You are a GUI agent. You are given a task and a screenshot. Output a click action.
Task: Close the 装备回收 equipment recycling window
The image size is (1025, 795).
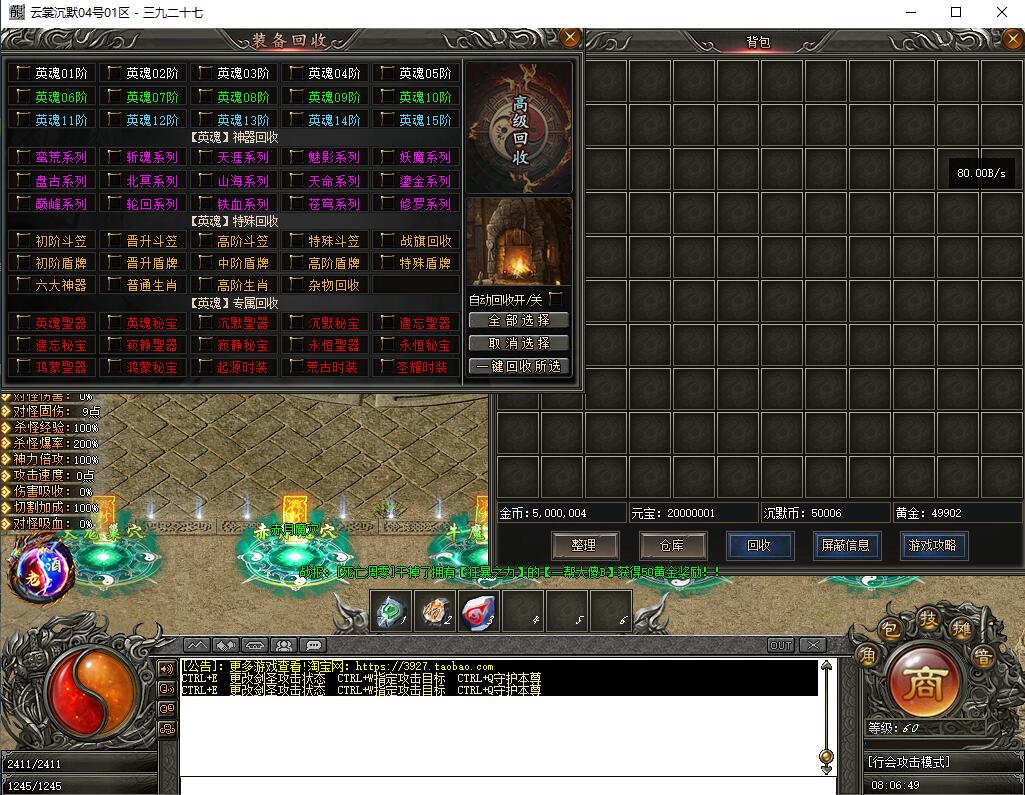(570, 38)
